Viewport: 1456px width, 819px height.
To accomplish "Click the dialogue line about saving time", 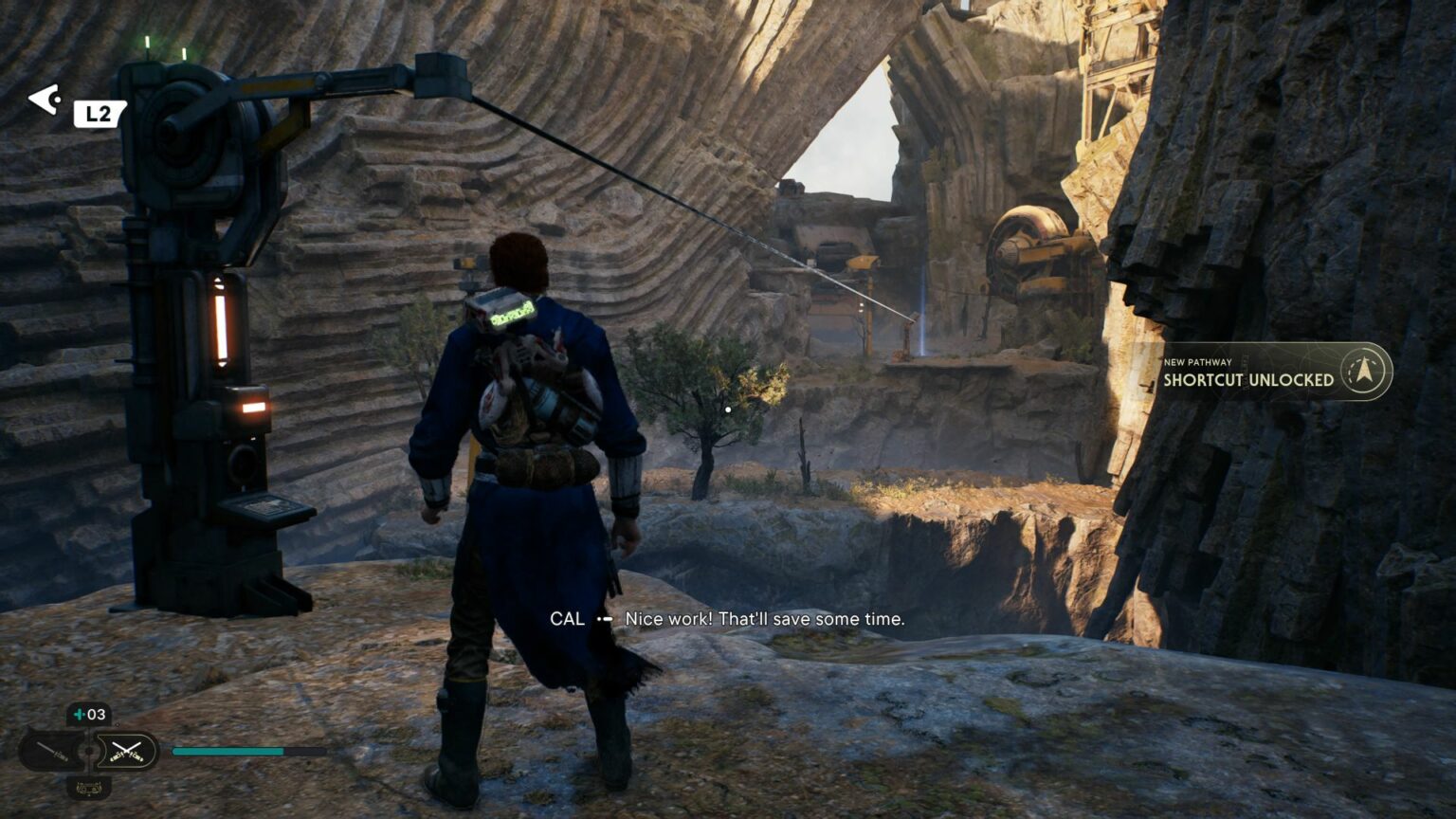I will click(764, 619).
